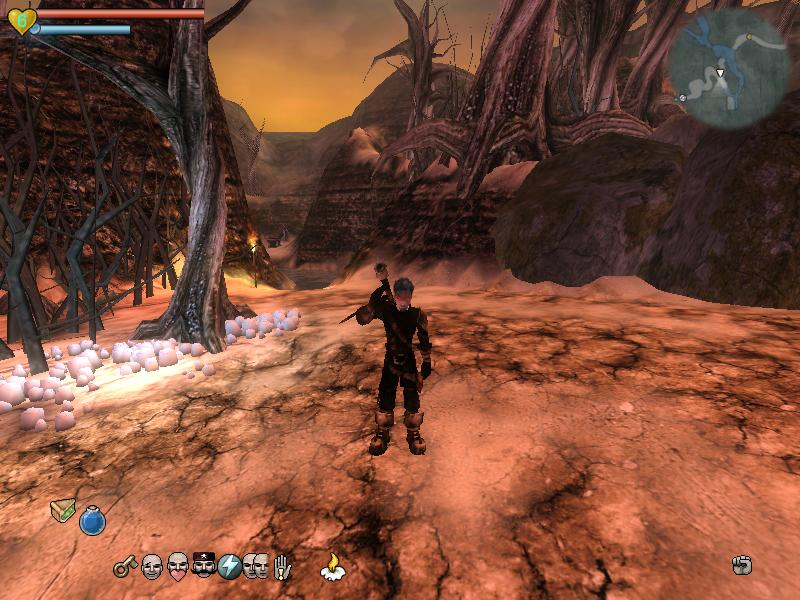Choose the two grey faces icon
The image size is (800, 600).
point(255,567)
